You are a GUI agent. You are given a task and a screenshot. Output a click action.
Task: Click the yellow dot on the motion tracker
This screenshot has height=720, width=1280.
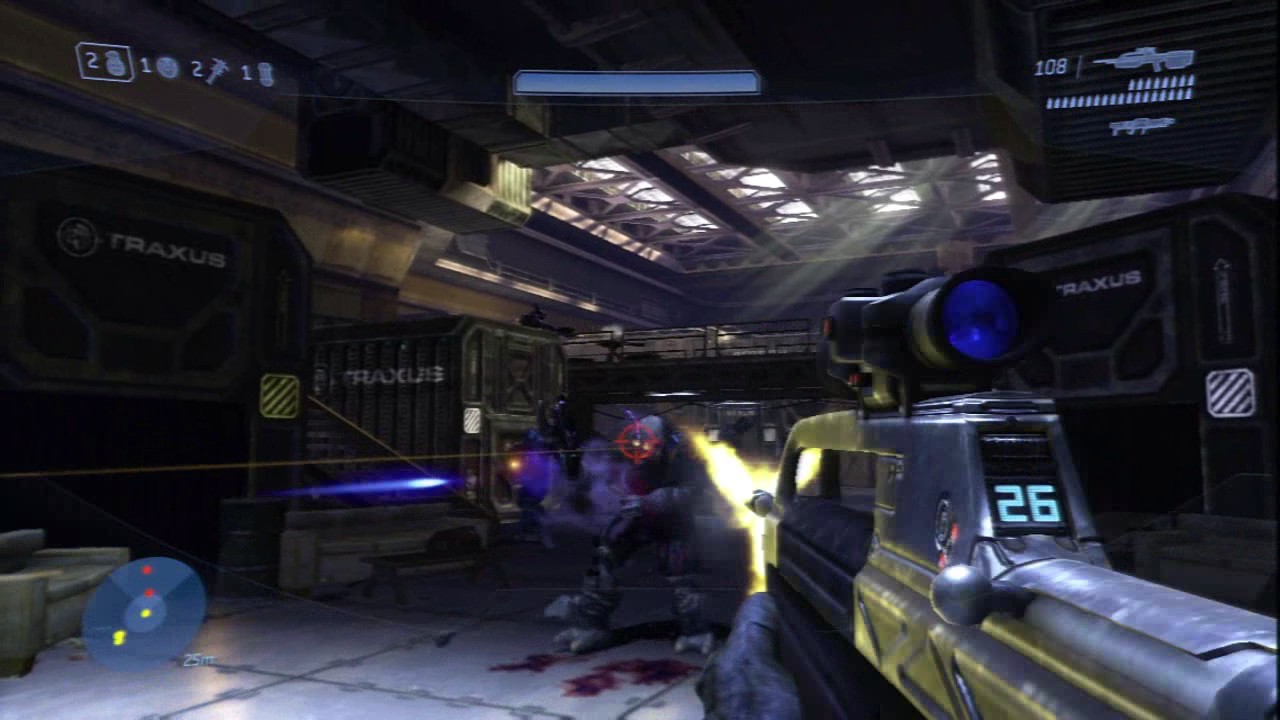(145, 613)
